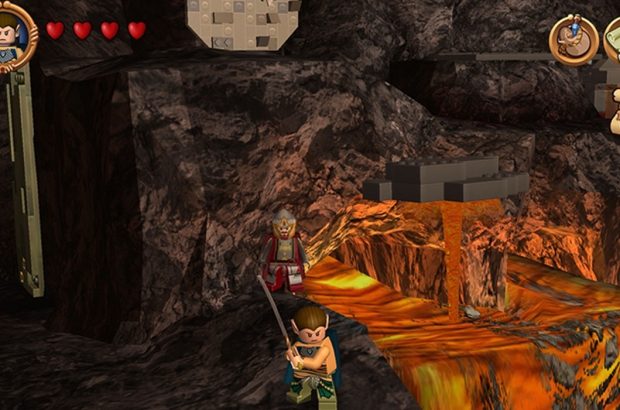Select the elf character portrait
This screenshot has height=410, width=620.
coord(12,35)
